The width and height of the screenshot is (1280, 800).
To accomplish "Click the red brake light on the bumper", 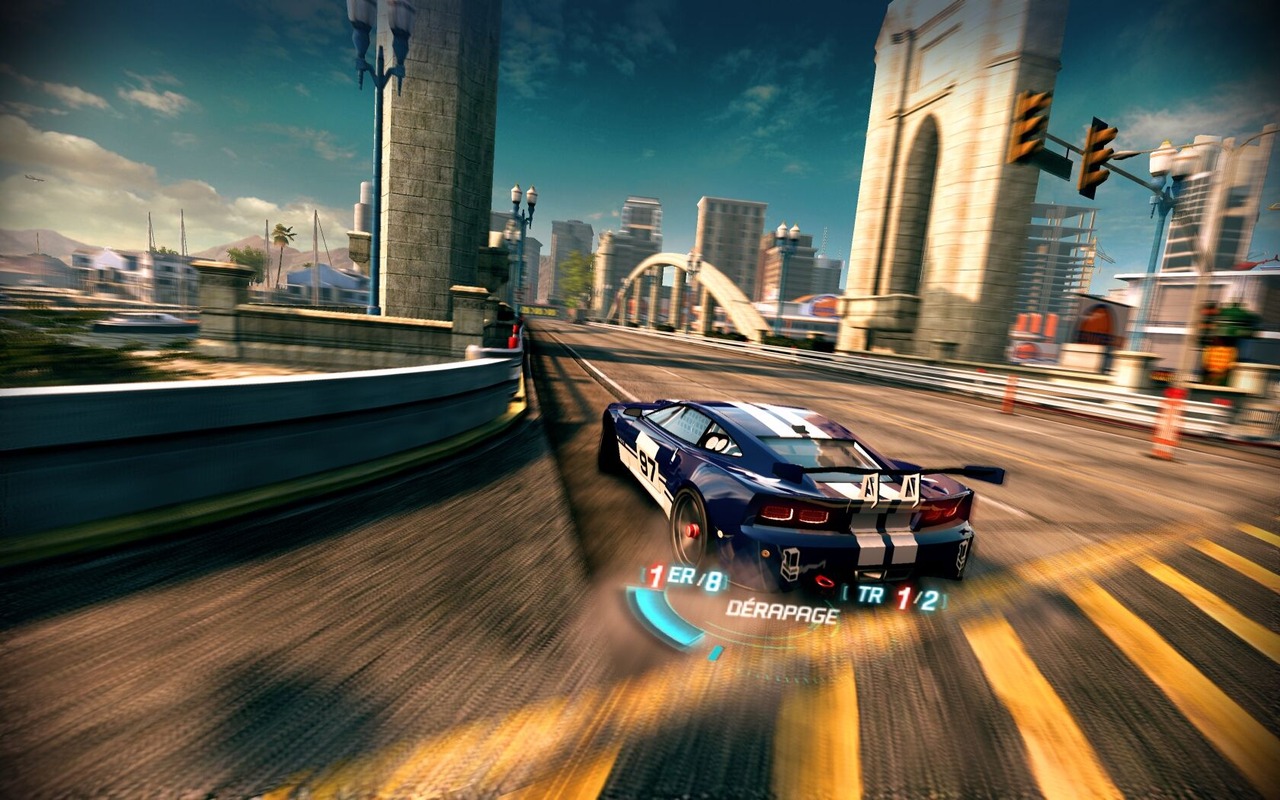I will [x=823, y=583].
